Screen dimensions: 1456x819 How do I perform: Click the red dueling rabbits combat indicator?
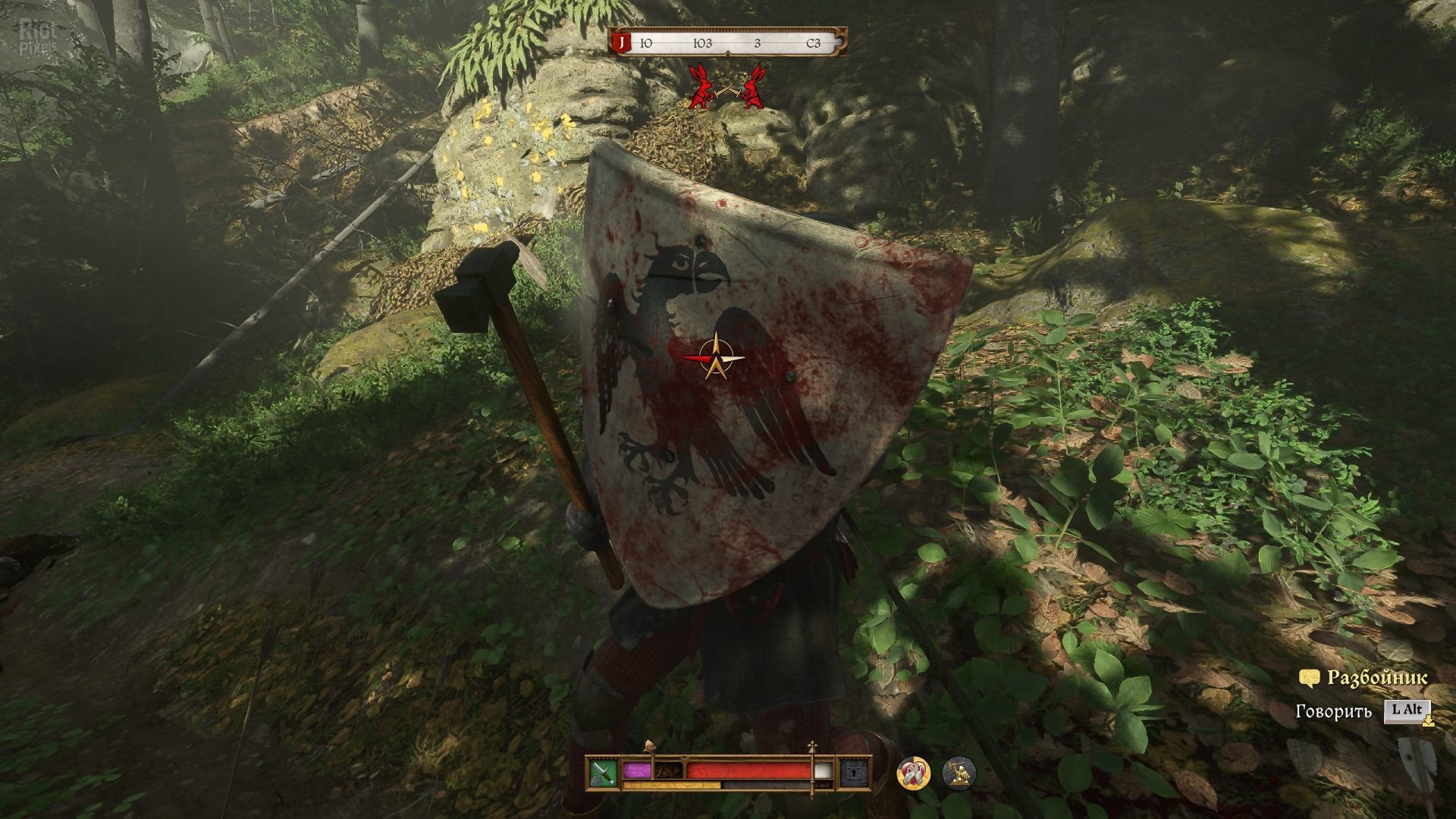tap(727, 87)
